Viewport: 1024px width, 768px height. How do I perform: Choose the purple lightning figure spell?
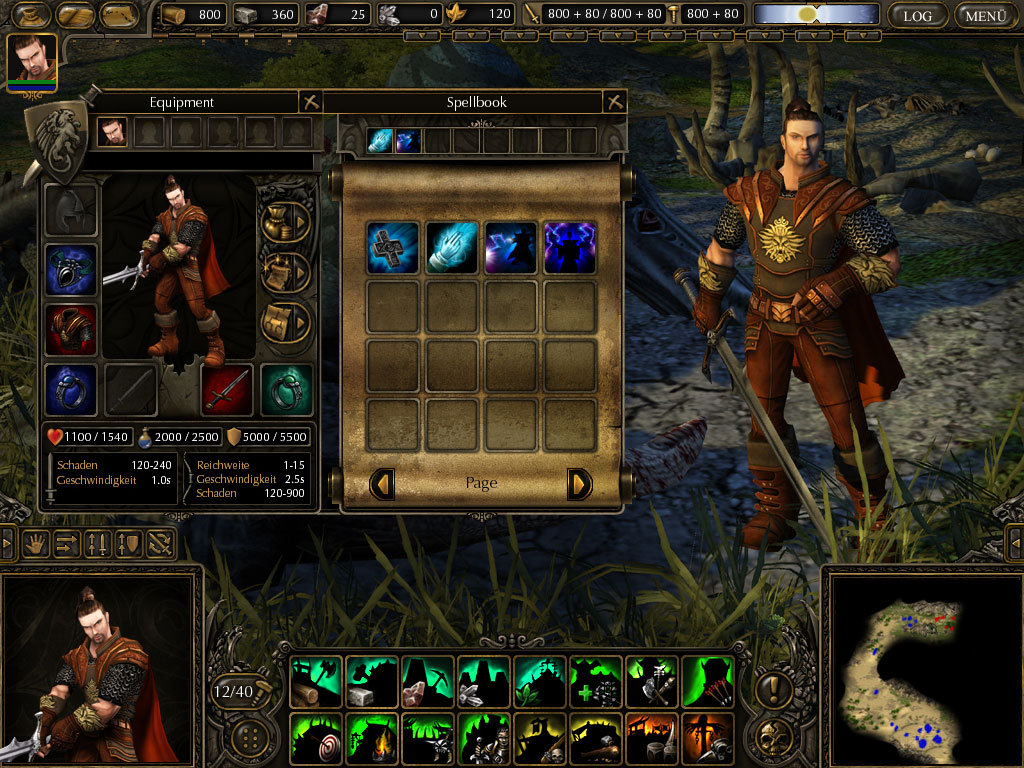tap(570, 248)
